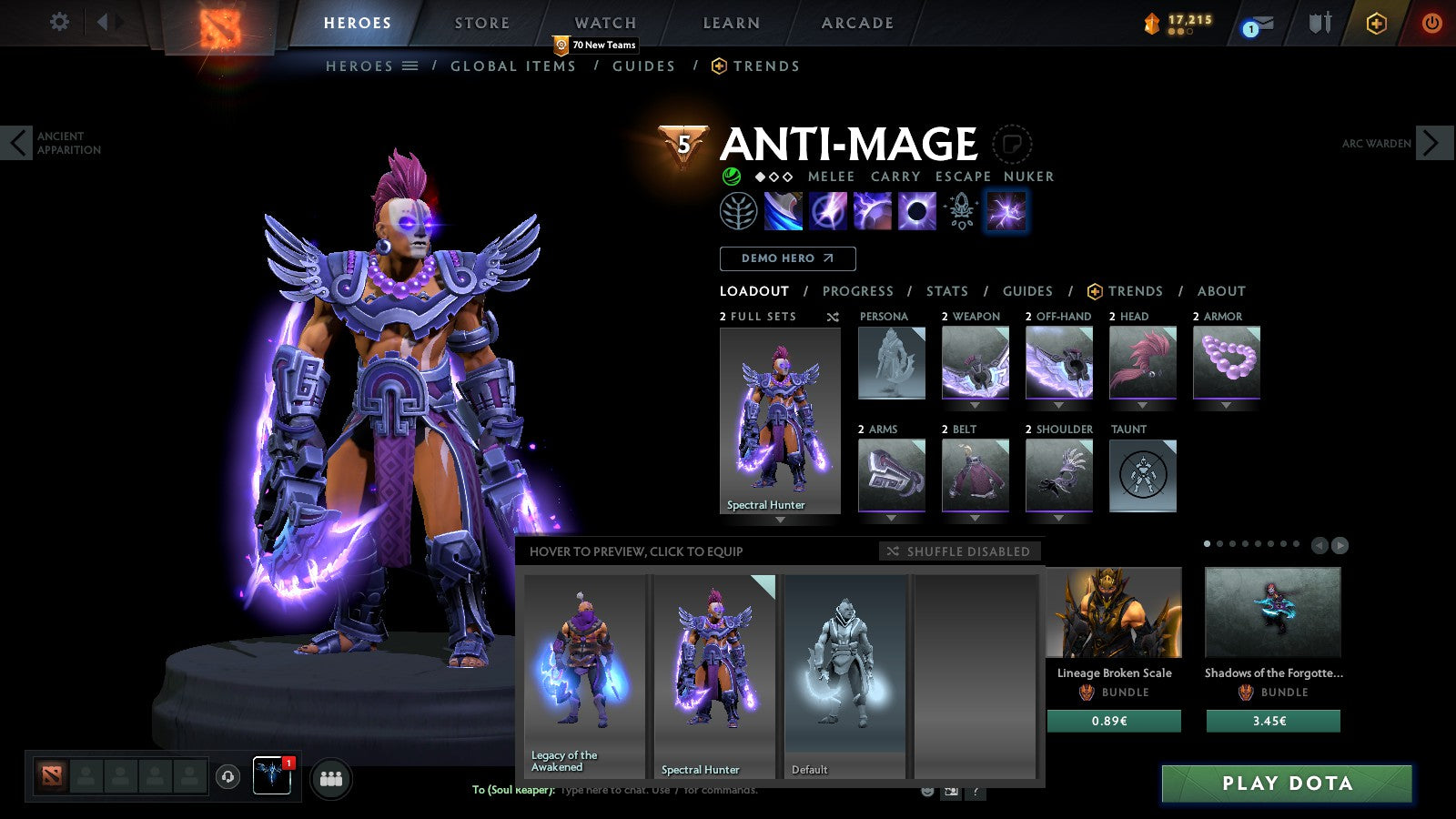
Task: Purchase Shadows of the Forgotten bundle for 3.45€
Action: 1272,721
